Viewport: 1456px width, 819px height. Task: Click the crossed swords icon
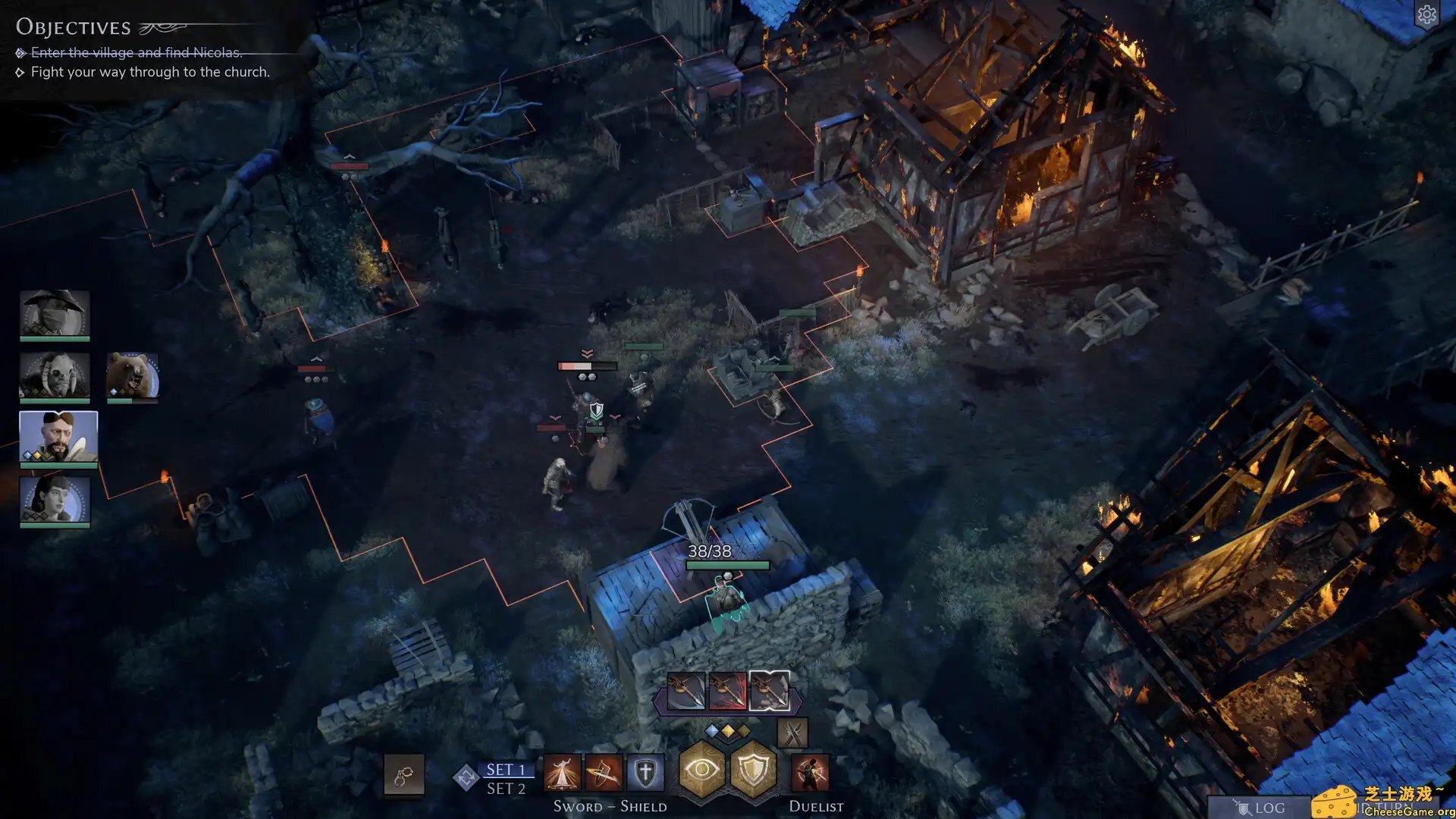792,733
